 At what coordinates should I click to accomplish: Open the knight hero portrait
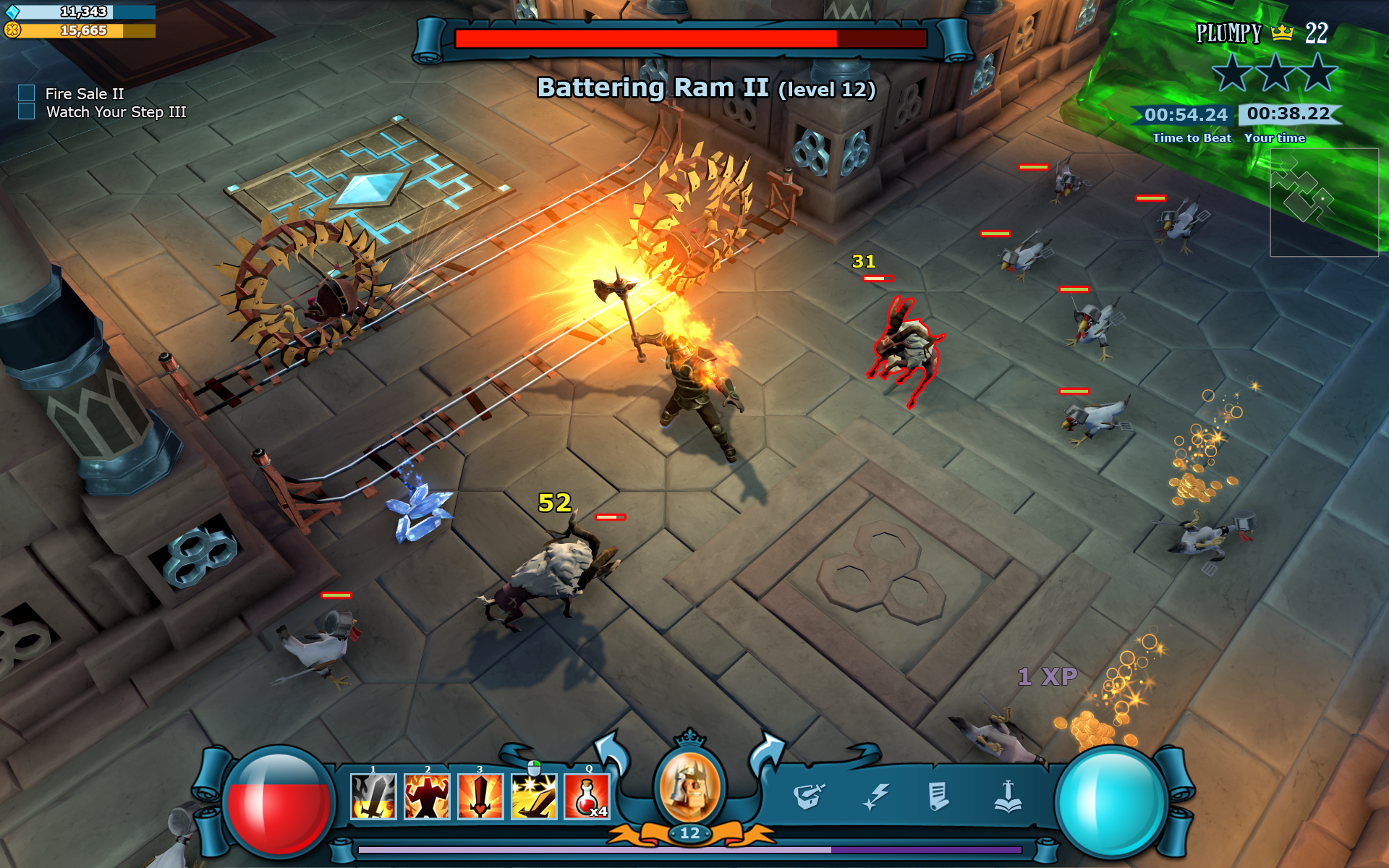pos(689,787)
